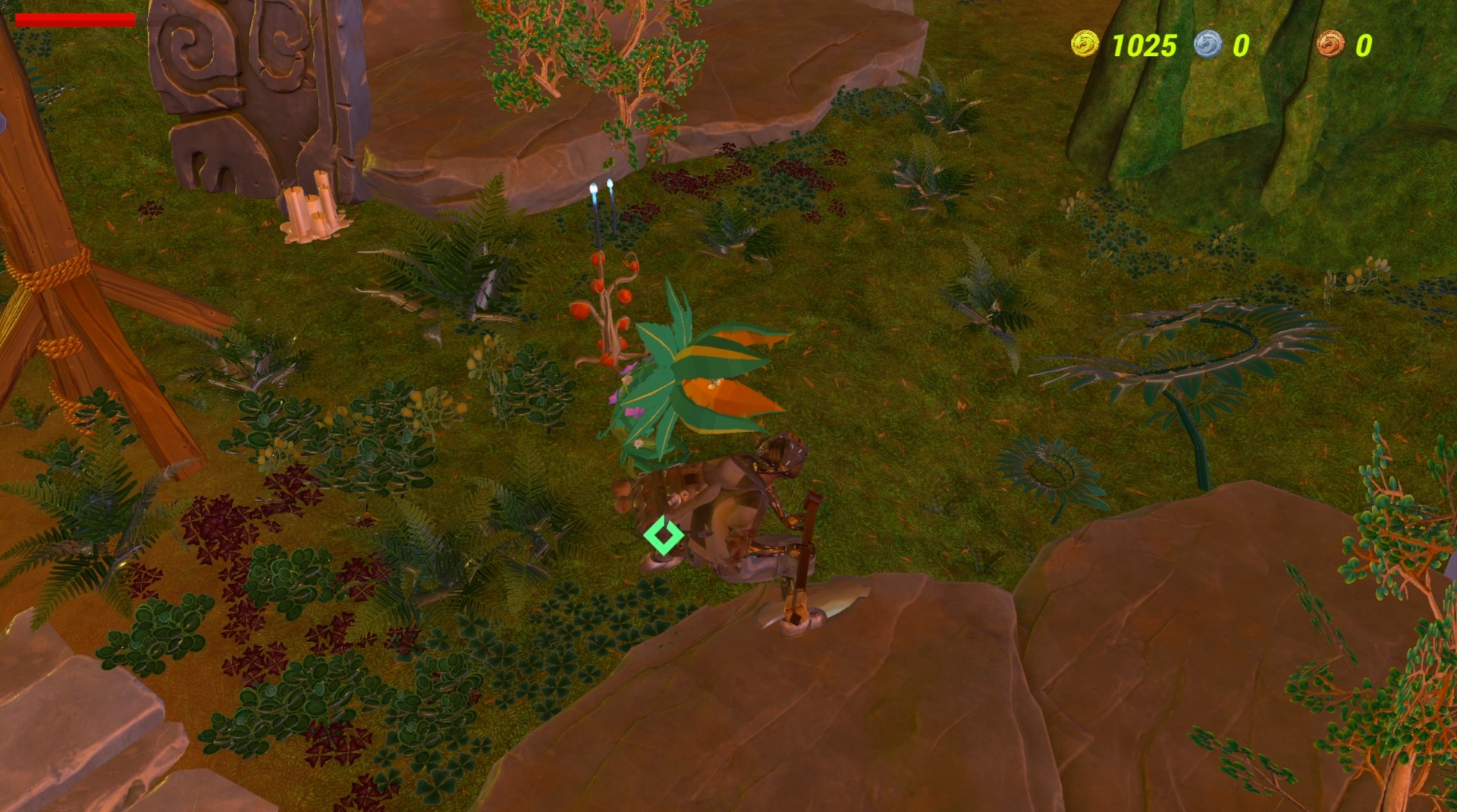Click the glowing blue twin stalks
The width and height of the screenshot is (1457, 812).
[x=601, y=212]
